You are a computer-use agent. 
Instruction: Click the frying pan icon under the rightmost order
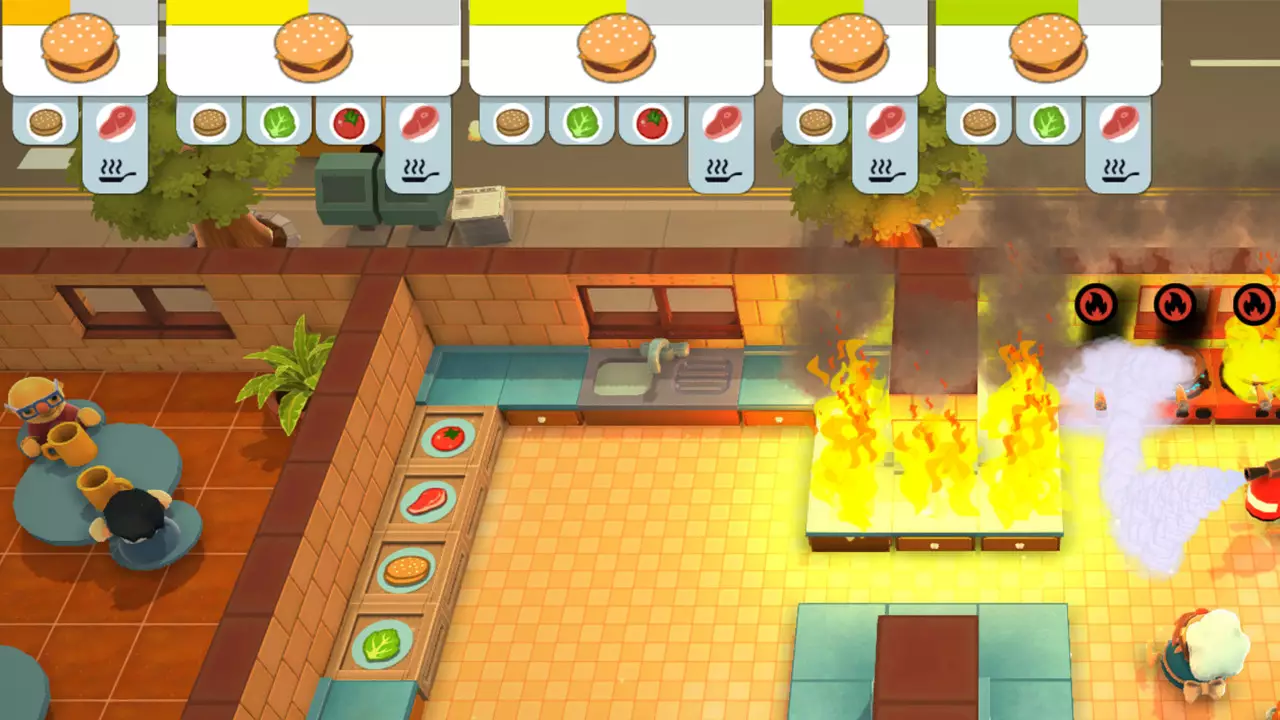(1118, 172)
